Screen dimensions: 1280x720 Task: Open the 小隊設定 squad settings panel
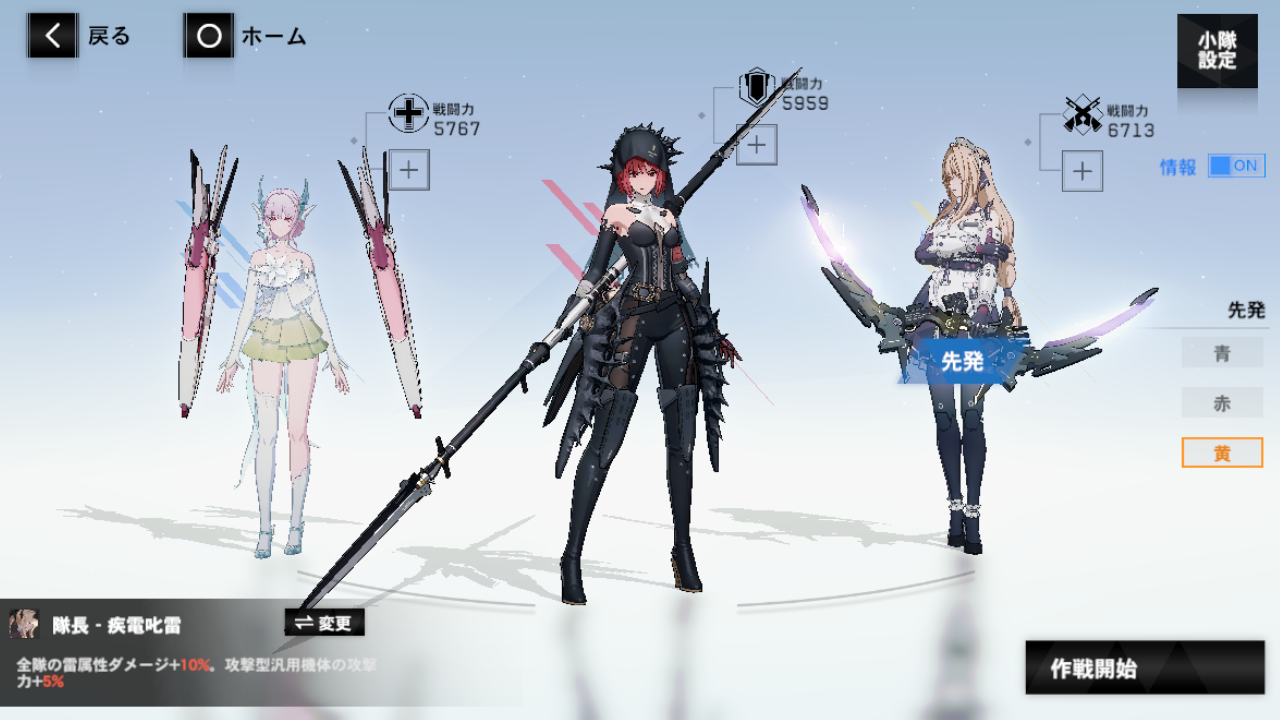coord(1217,50)
